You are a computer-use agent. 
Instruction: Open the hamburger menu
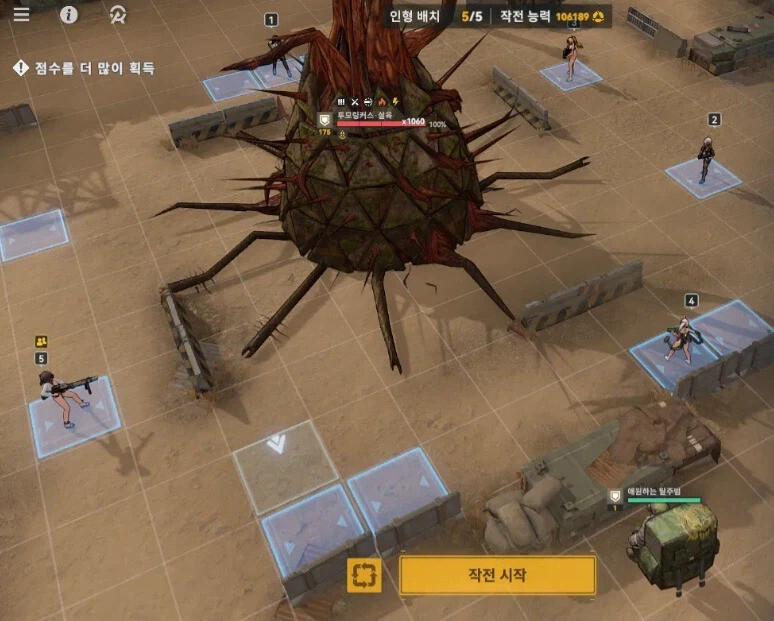pos(21,14)
